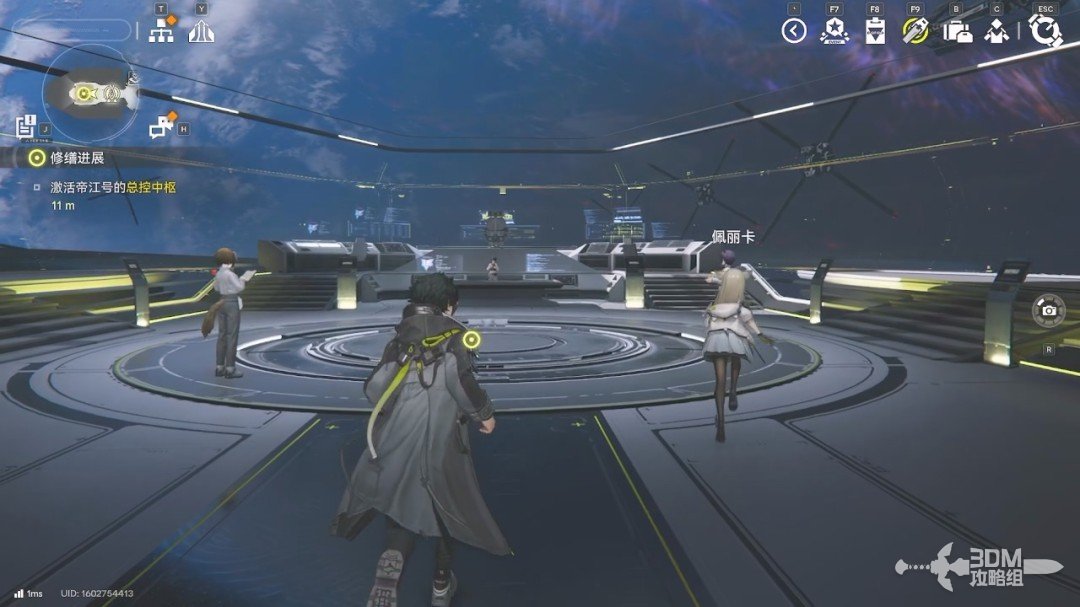Open the ring-shaped main menu icon
This screenshot has width=1080, height=607.
pyautogui.click(x=1045, y=31)
